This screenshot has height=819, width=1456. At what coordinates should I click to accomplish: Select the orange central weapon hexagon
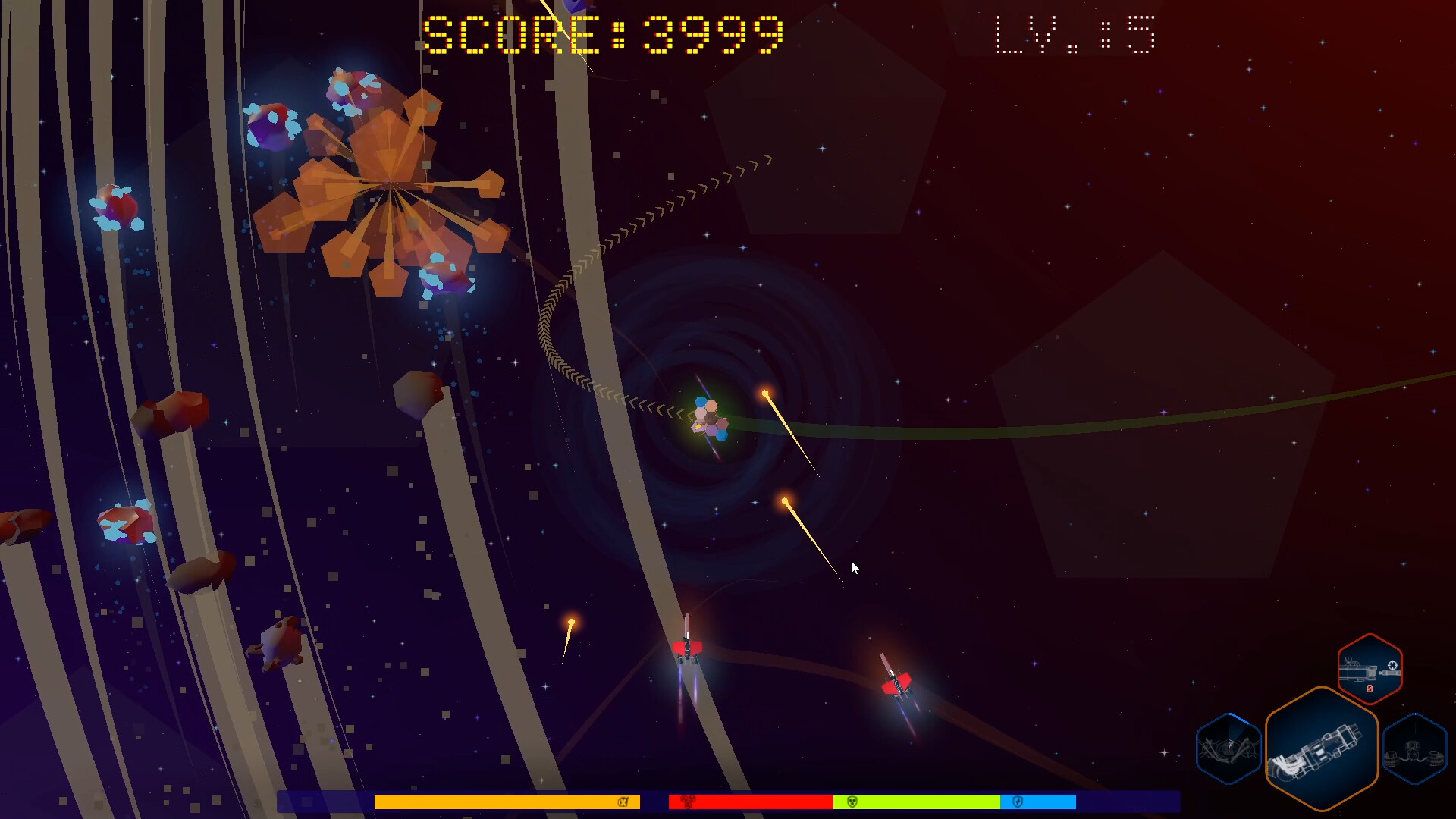click(x=1323, y=745)
